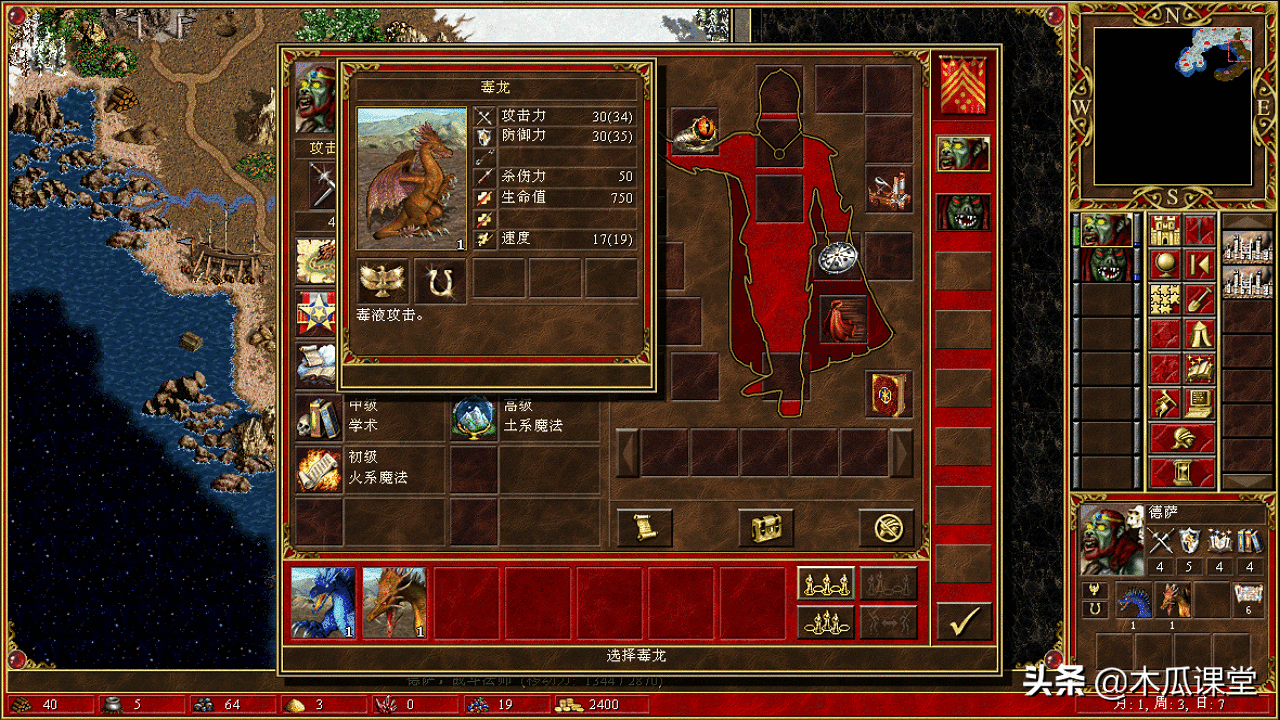Open system options via the computer icon
Screen dimensions: 1280x720
[x=1200, y=403]
